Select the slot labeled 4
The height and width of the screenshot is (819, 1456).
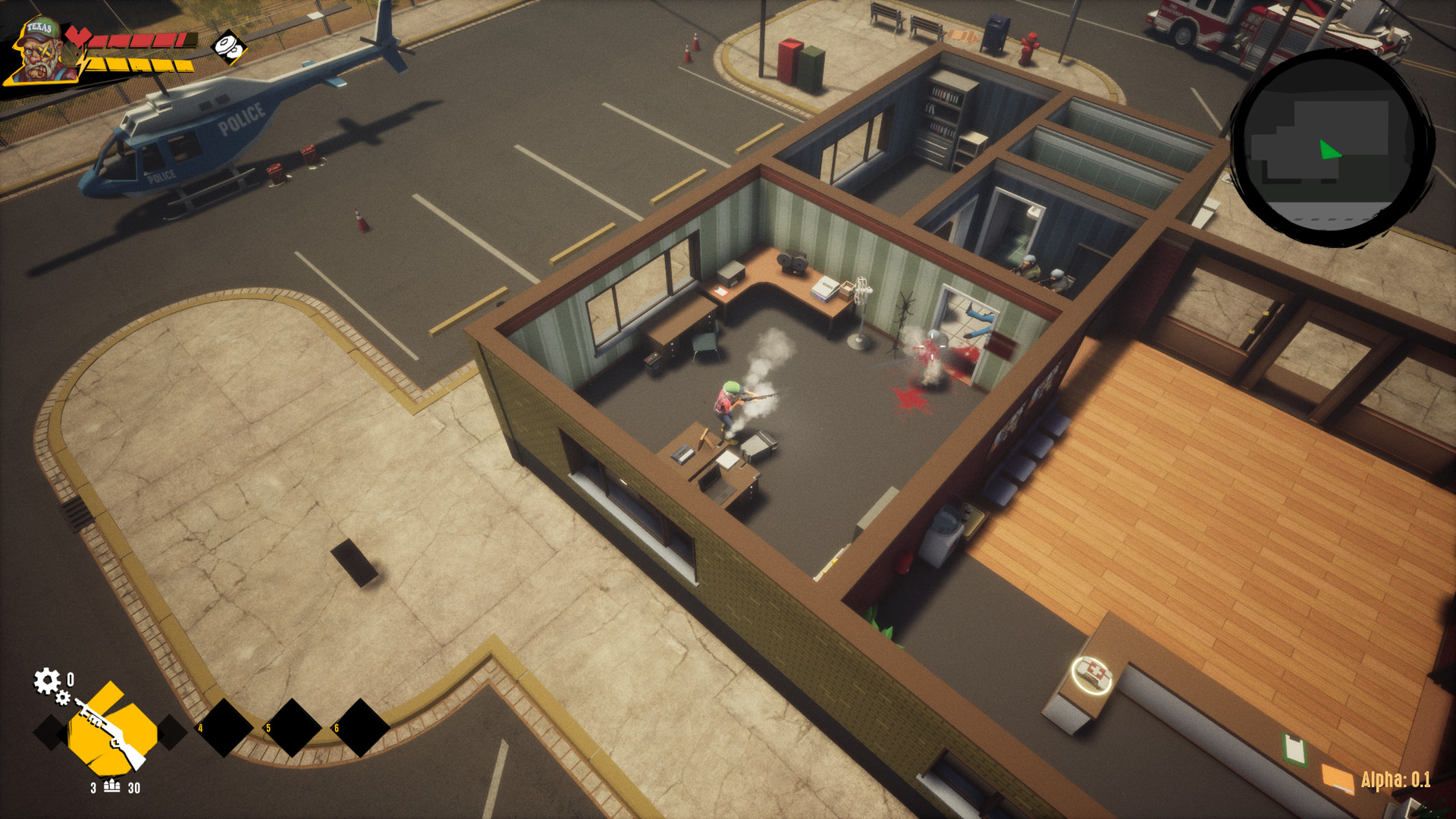click(x=224, y=730)
